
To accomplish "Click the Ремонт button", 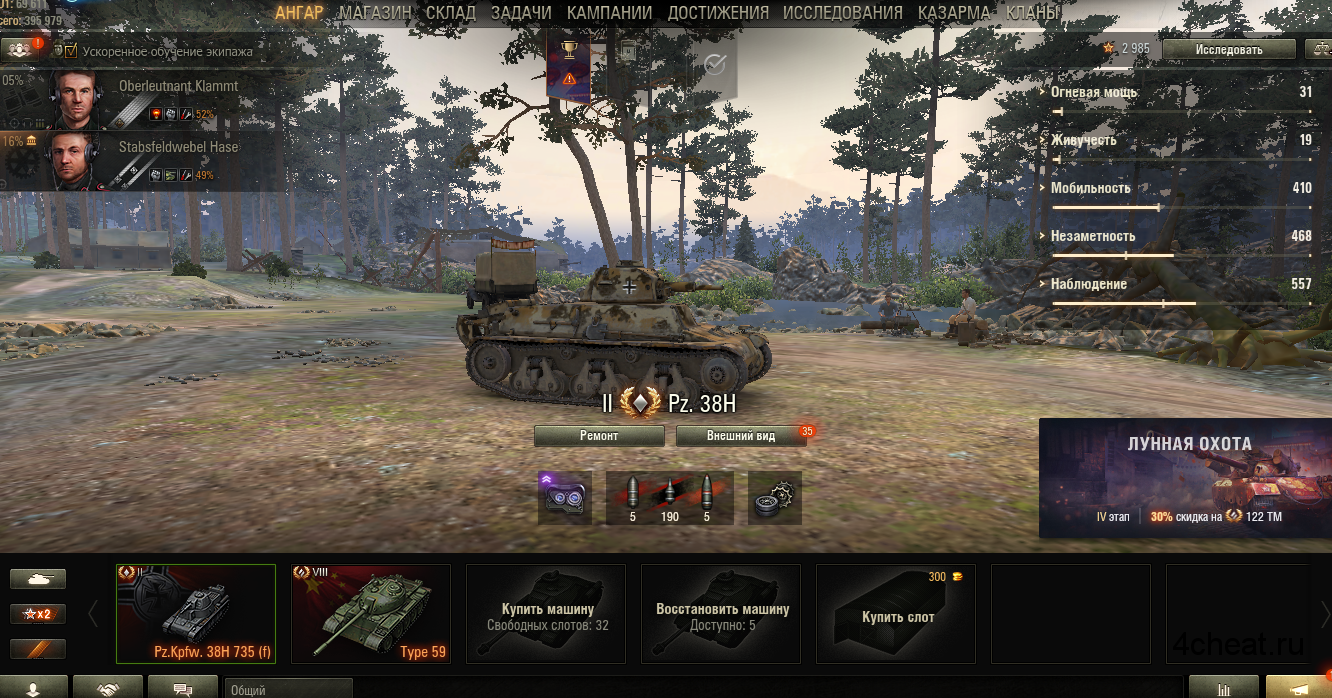I will tap(599, 436).
